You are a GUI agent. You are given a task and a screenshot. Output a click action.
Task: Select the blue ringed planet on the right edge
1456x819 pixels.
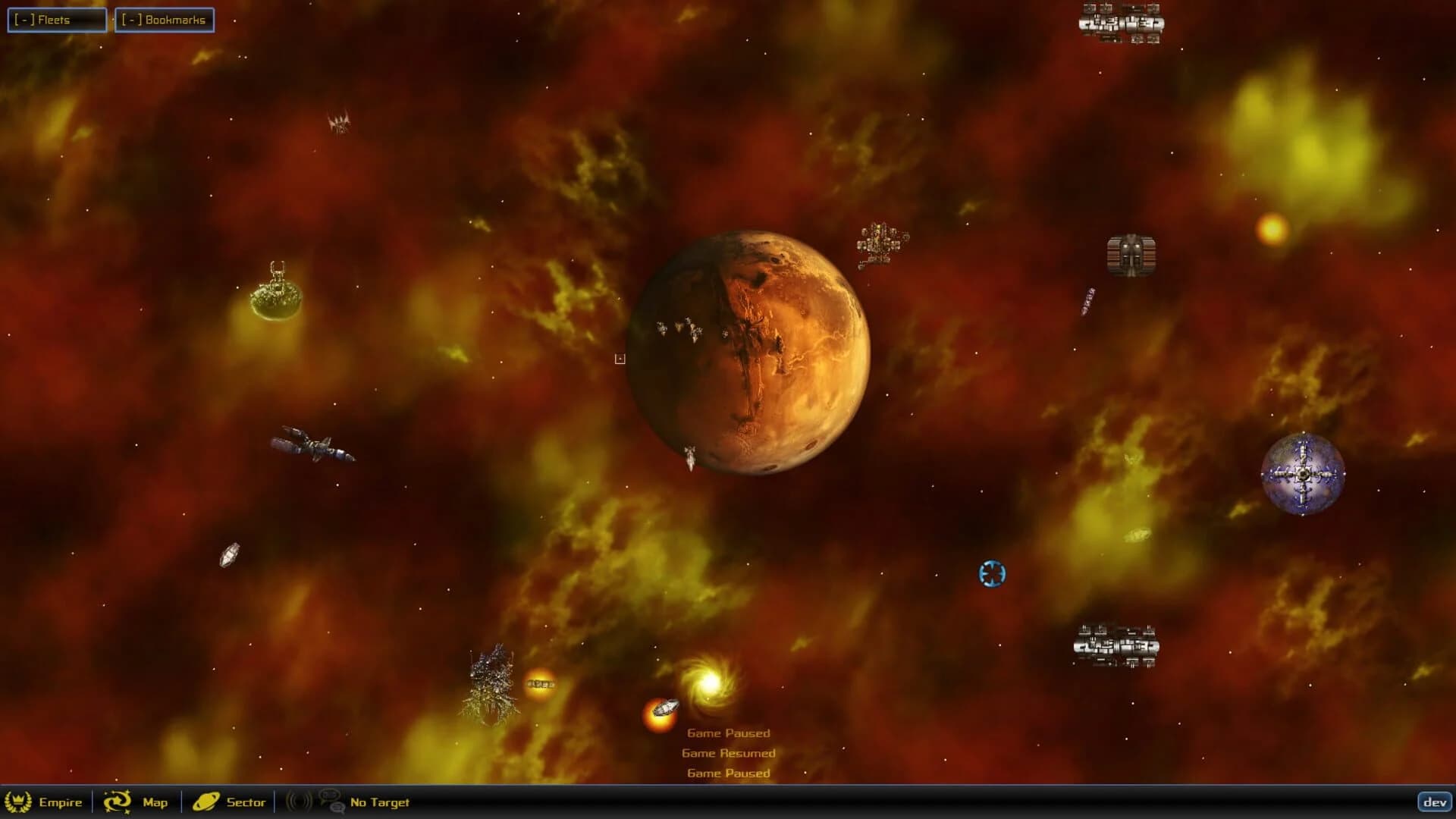(x=1302, y=472)
